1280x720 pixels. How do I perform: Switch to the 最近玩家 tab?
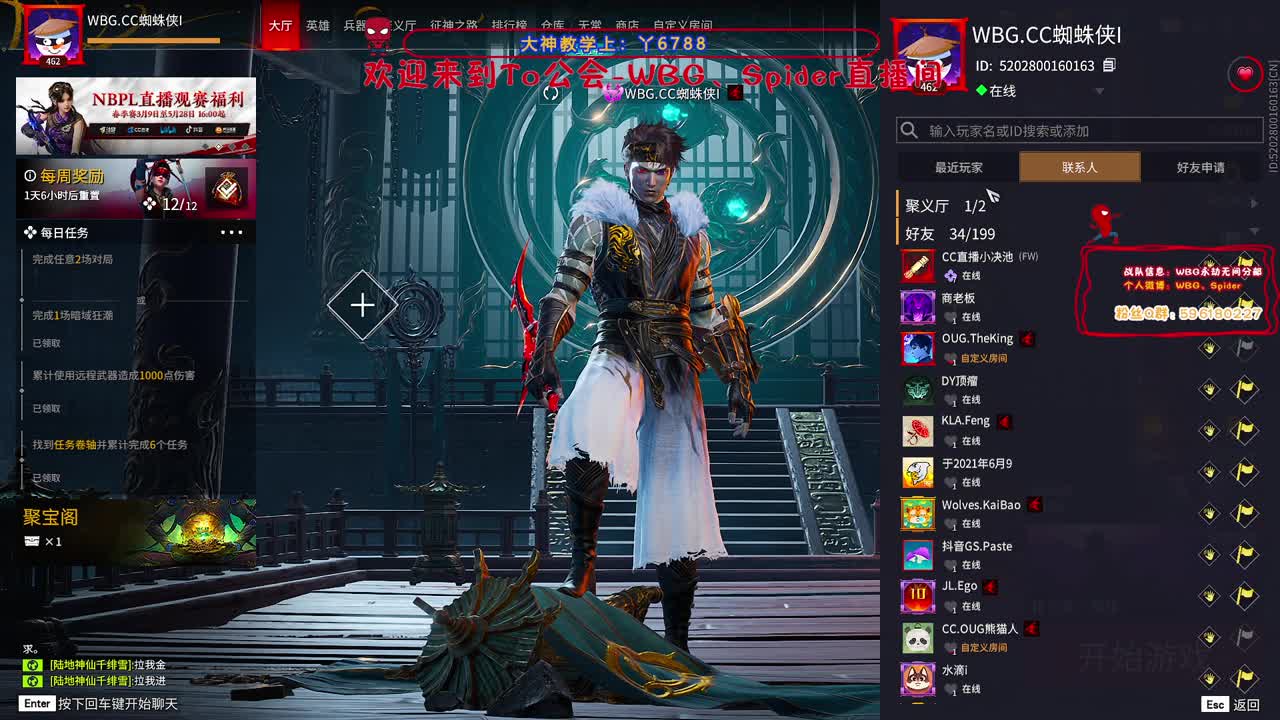coord(958,167)
